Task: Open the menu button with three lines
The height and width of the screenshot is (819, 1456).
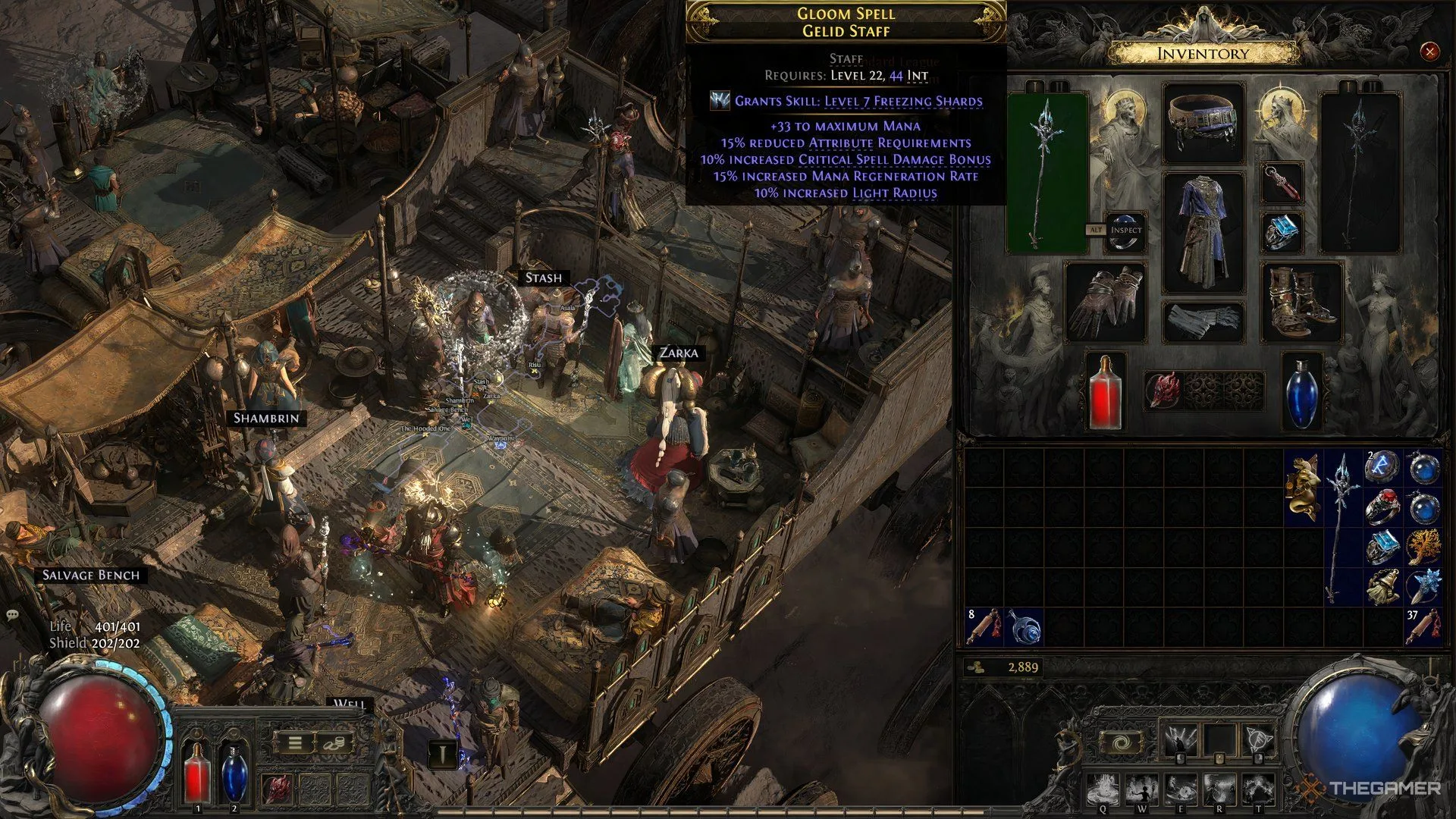Action: tap(295, 743)
